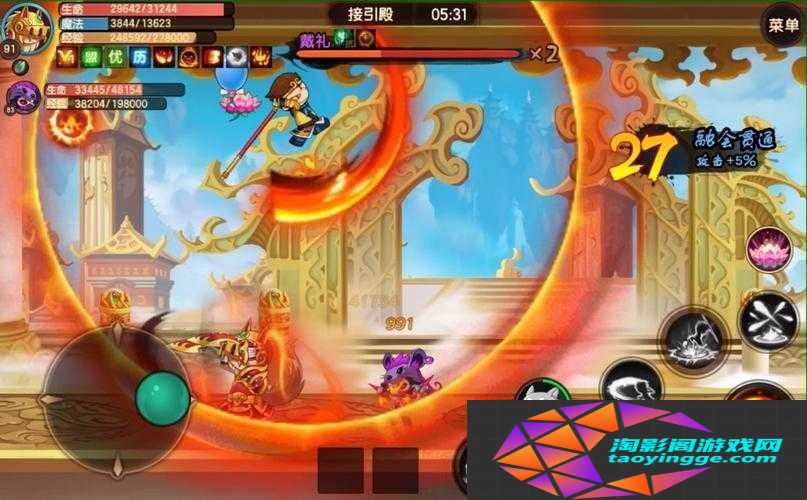
Task: Open the 菜单 menu button
Action: pyautogui.click(x=781, y=25)
